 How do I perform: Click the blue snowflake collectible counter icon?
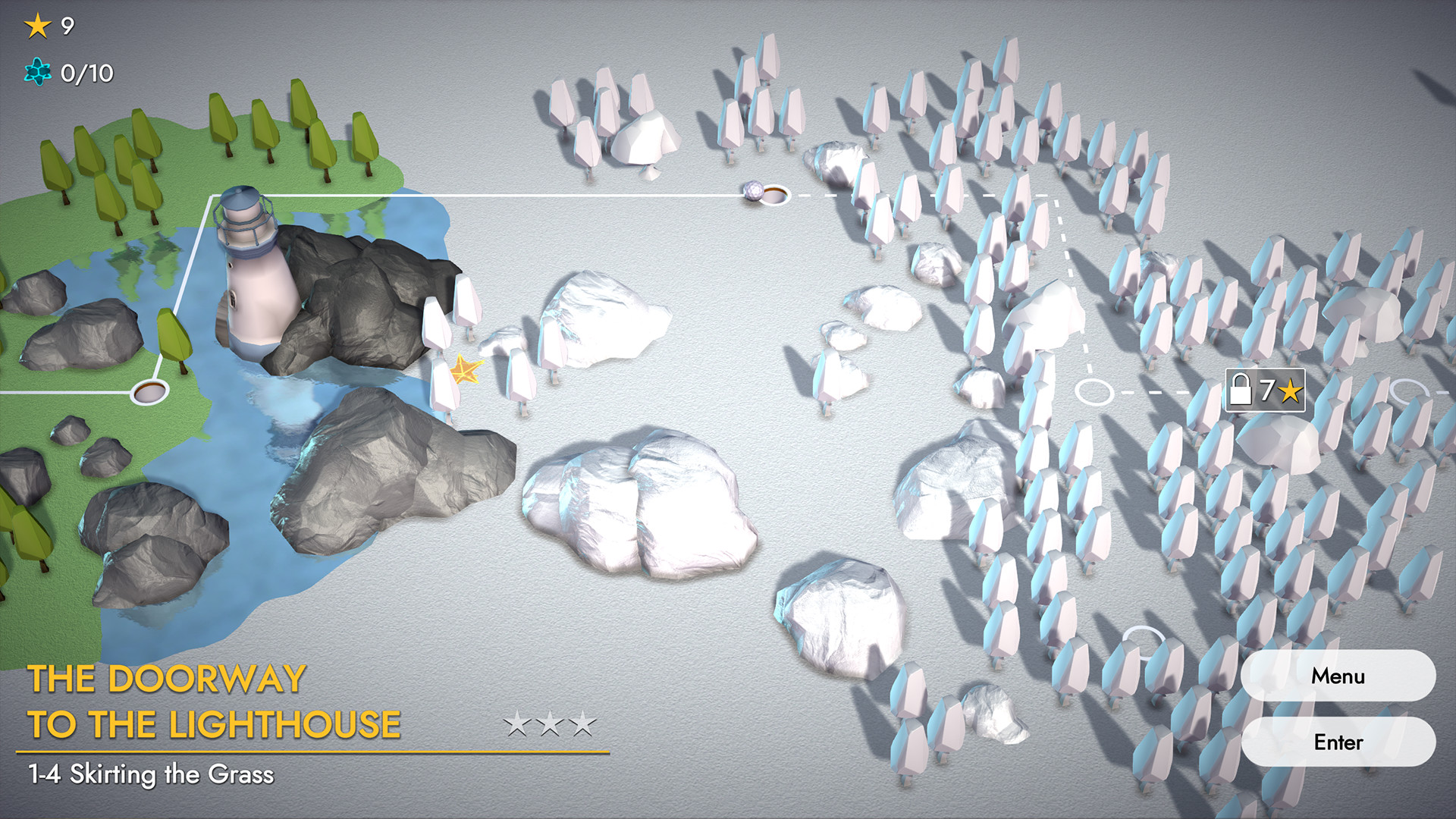tap(36, 74)
